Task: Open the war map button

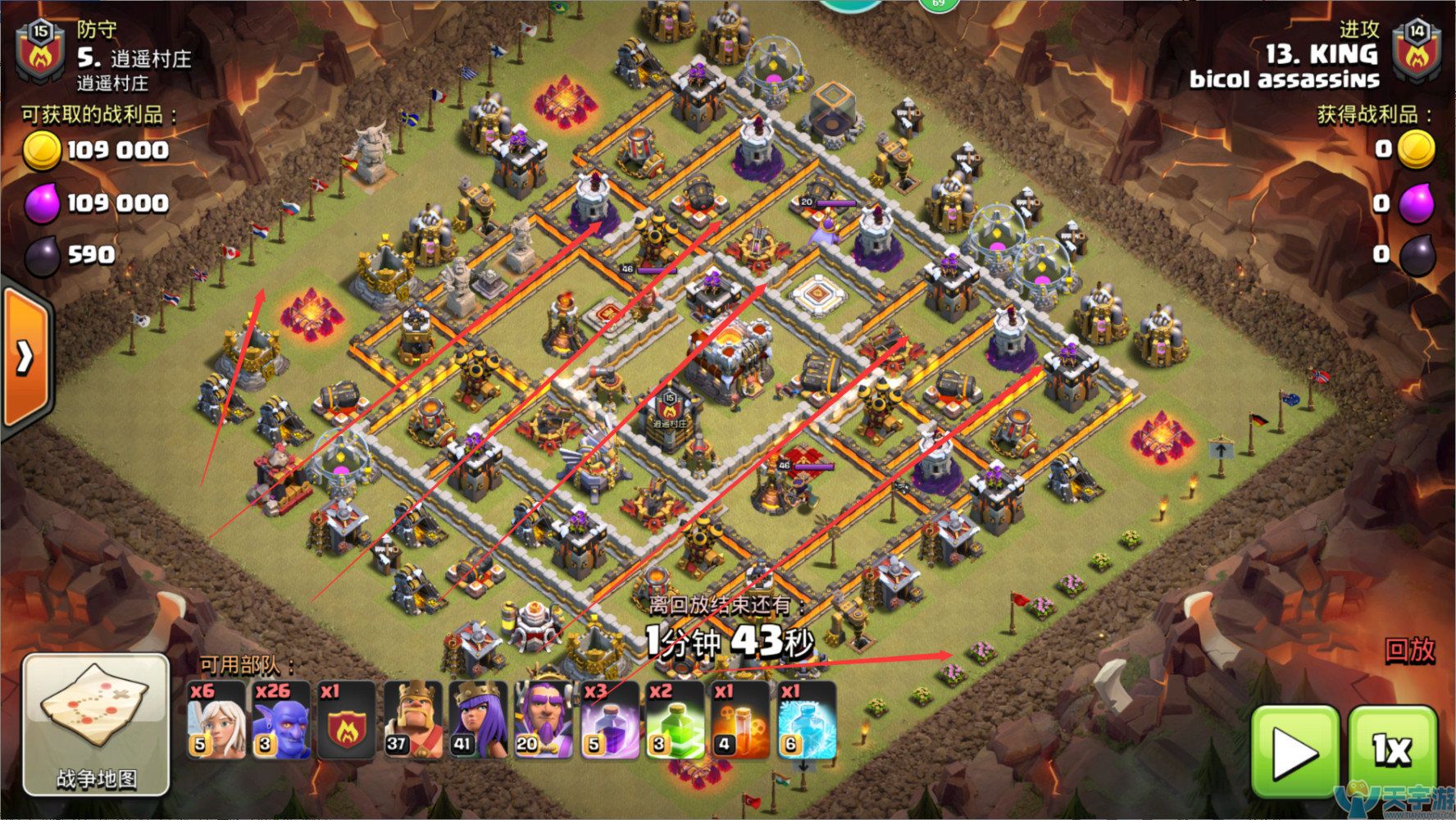Action: pos(96,725)
